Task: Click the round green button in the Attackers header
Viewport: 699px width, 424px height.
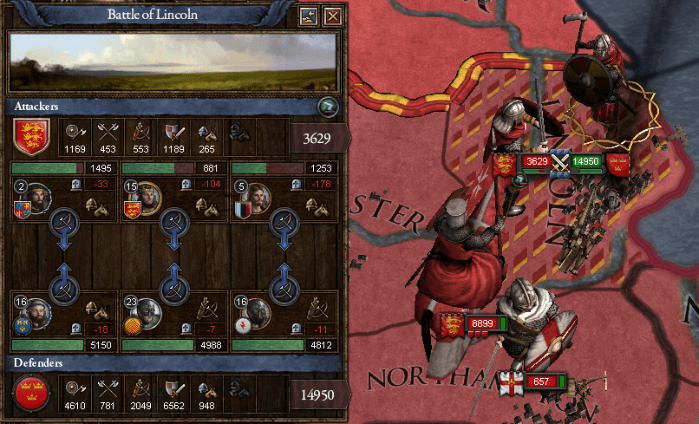Action: (x=325, y=107)
